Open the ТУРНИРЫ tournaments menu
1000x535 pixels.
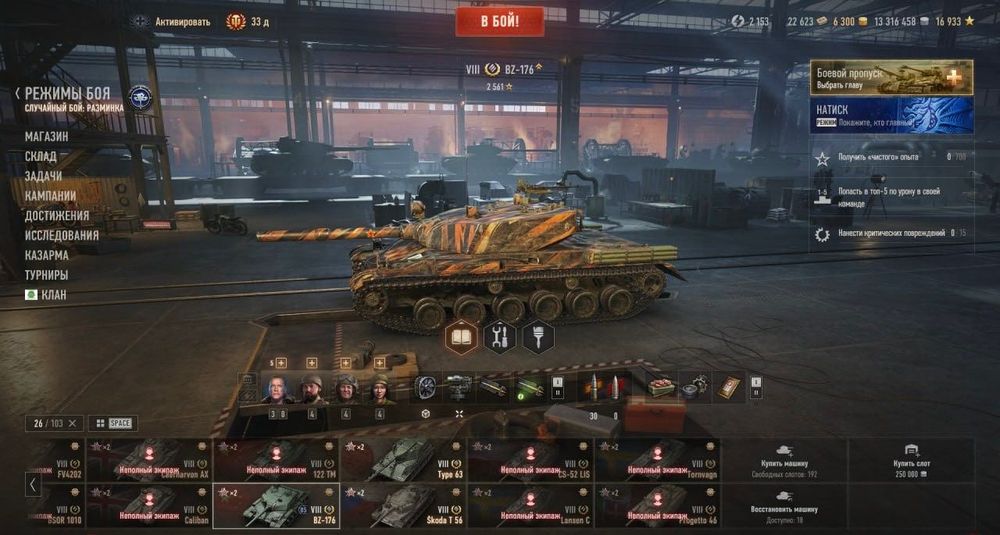[47, 275]
